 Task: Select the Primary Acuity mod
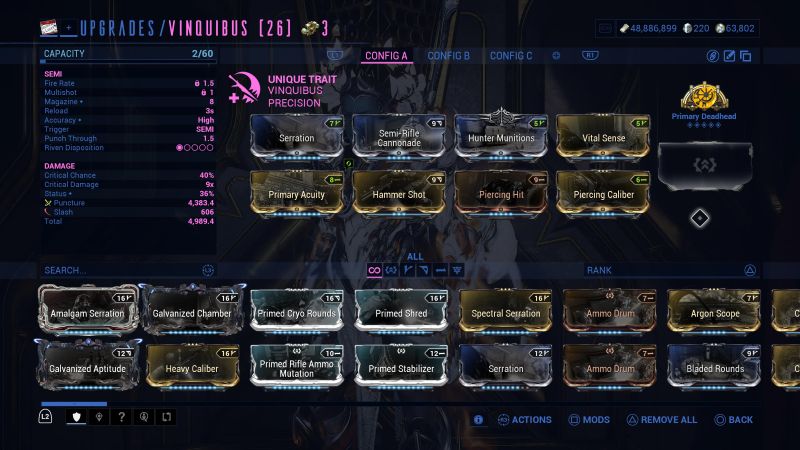[x=297, y=192]
